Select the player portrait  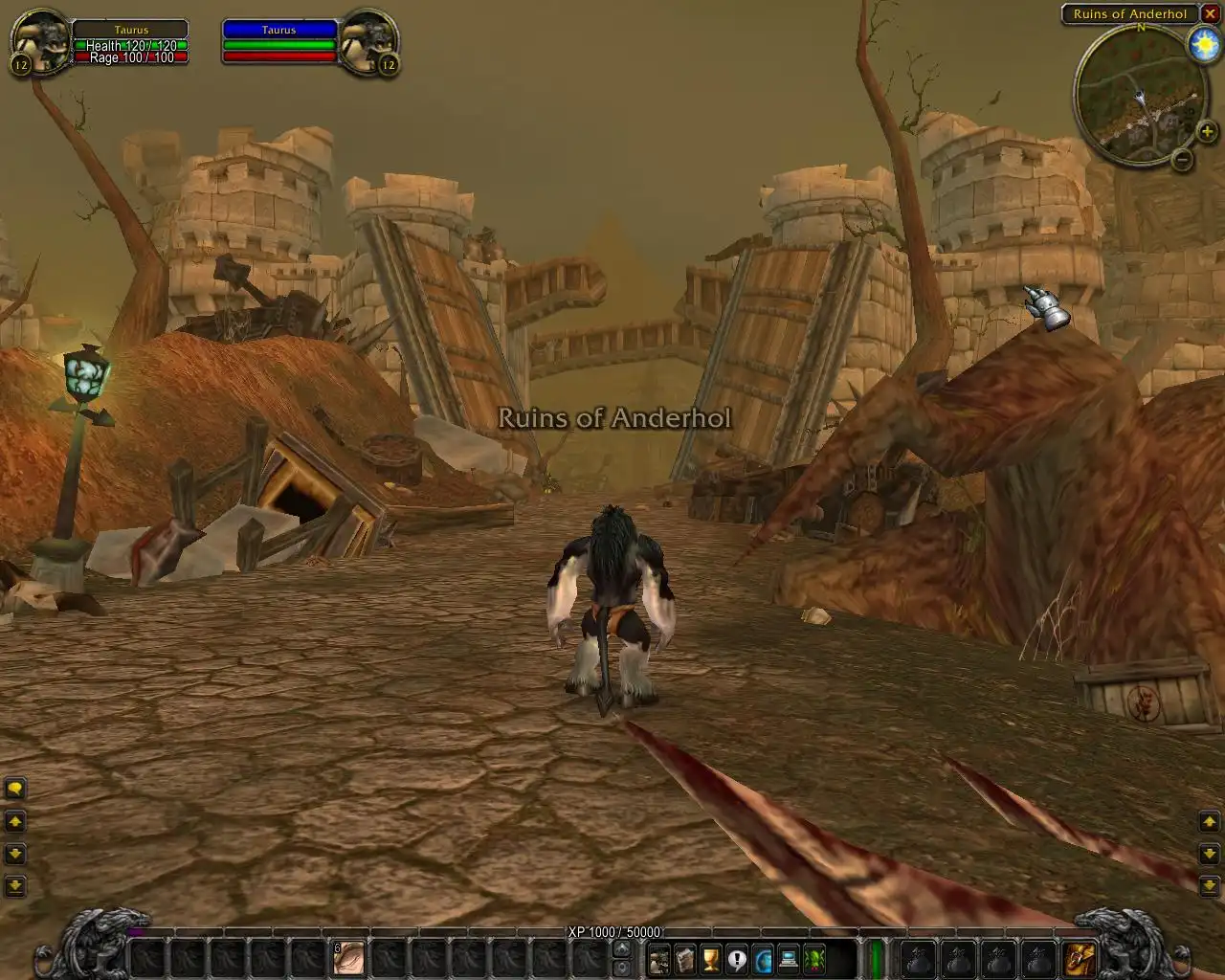coord(40,40)
